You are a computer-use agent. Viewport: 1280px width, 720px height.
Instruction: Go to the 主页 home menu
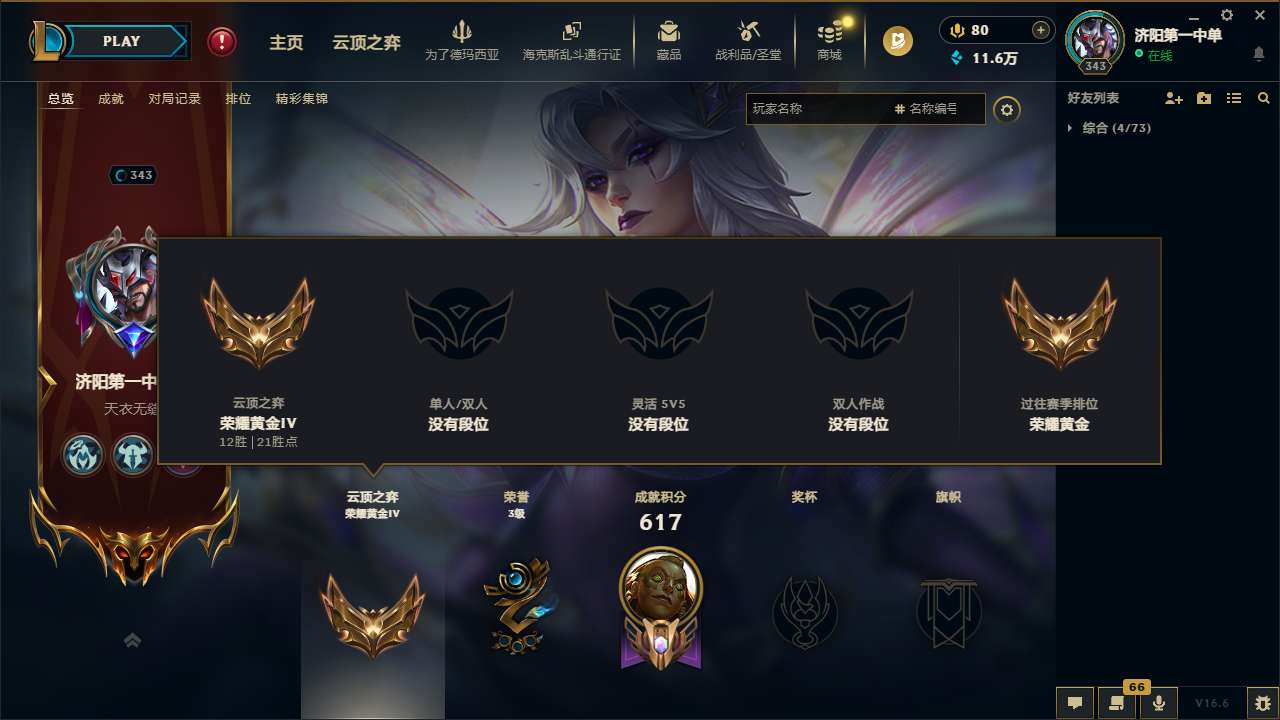tap(286, 42)
